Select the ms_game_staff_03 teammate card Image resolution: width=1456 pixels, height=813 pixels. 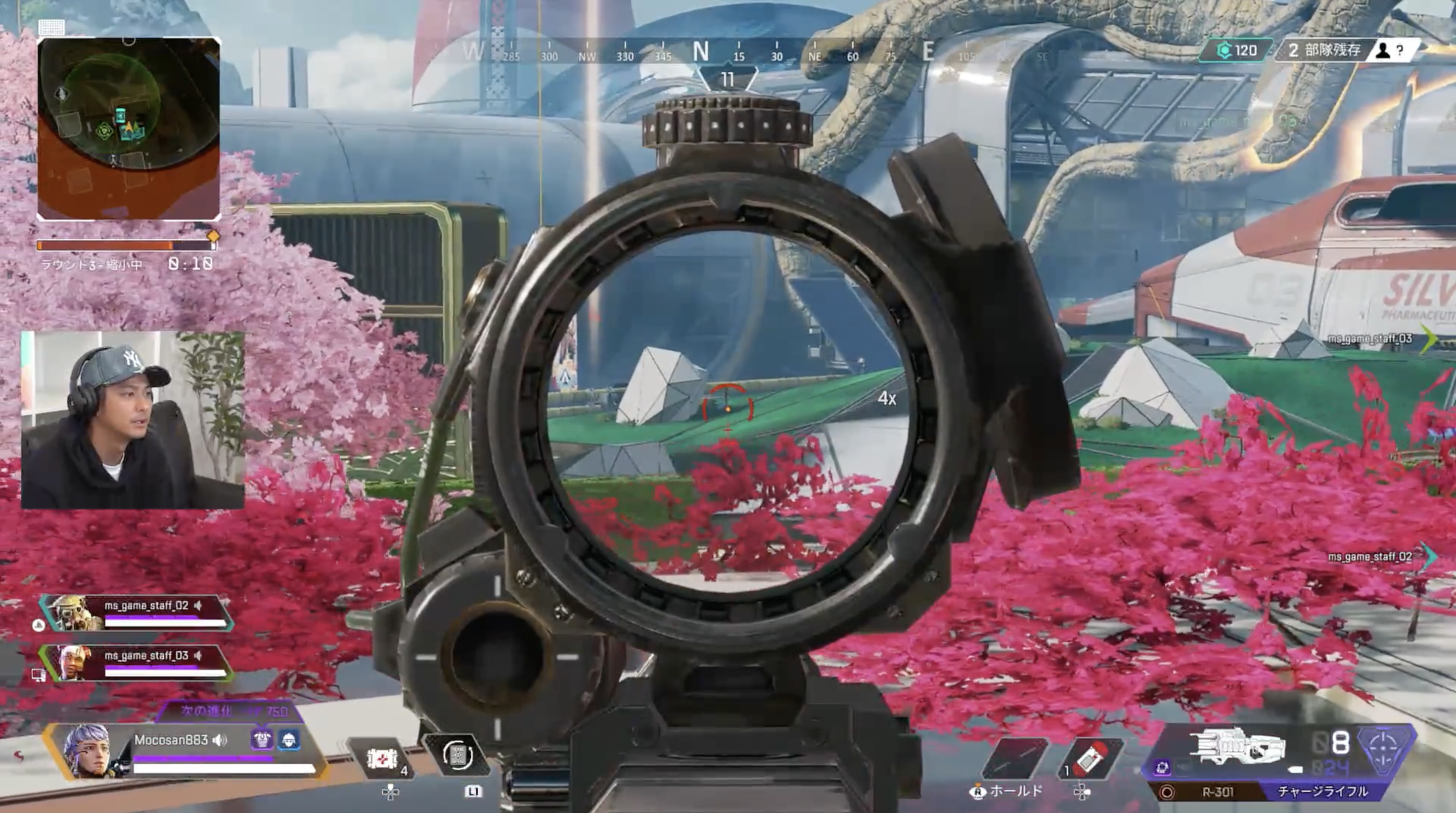point(135,663)
